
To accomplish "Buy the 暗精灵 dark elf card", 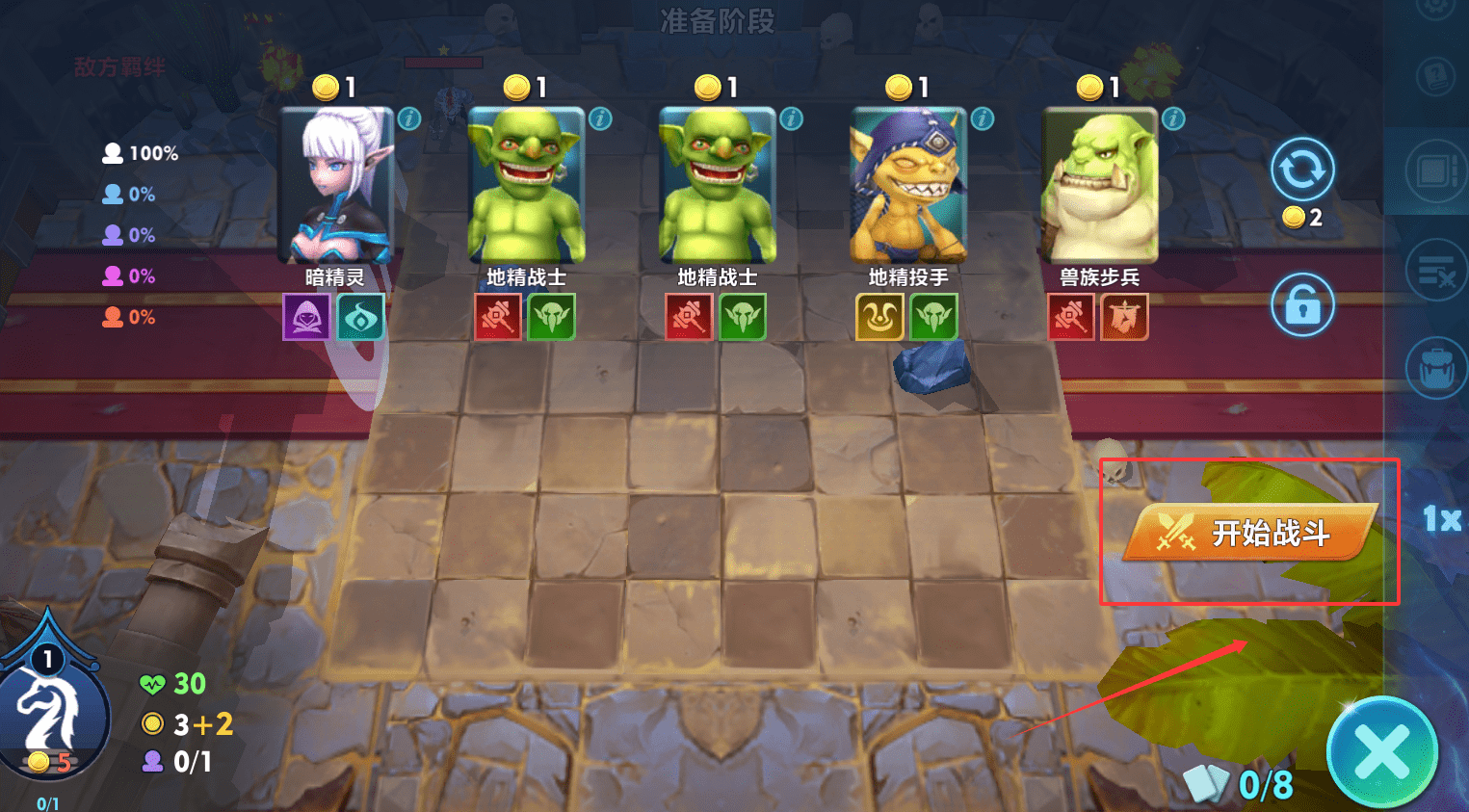I will pyautogui.click(x=336, y=186).
